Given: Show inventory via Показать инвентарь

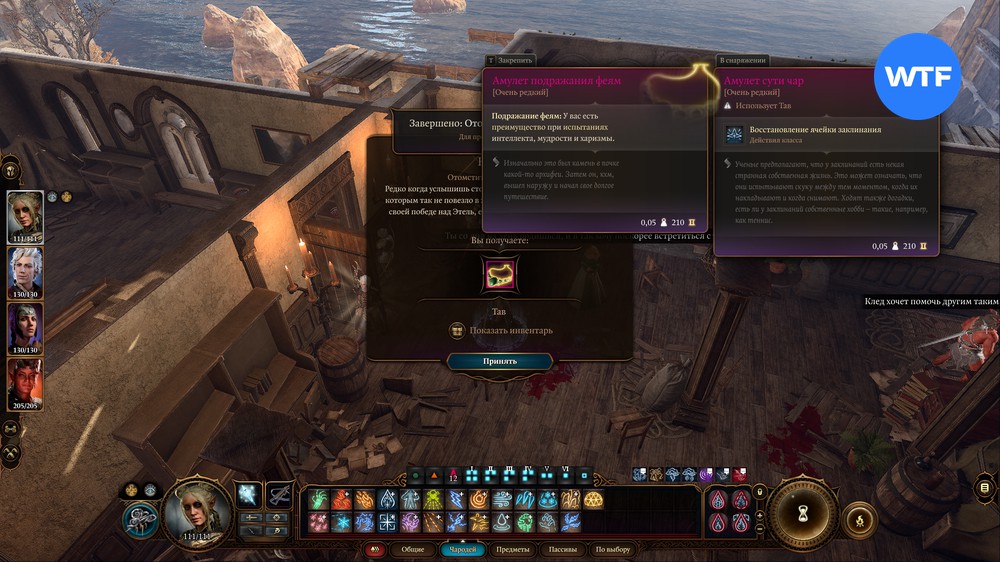Looking at the screenshot, I should pyautogui.click(x=499, y=331).
